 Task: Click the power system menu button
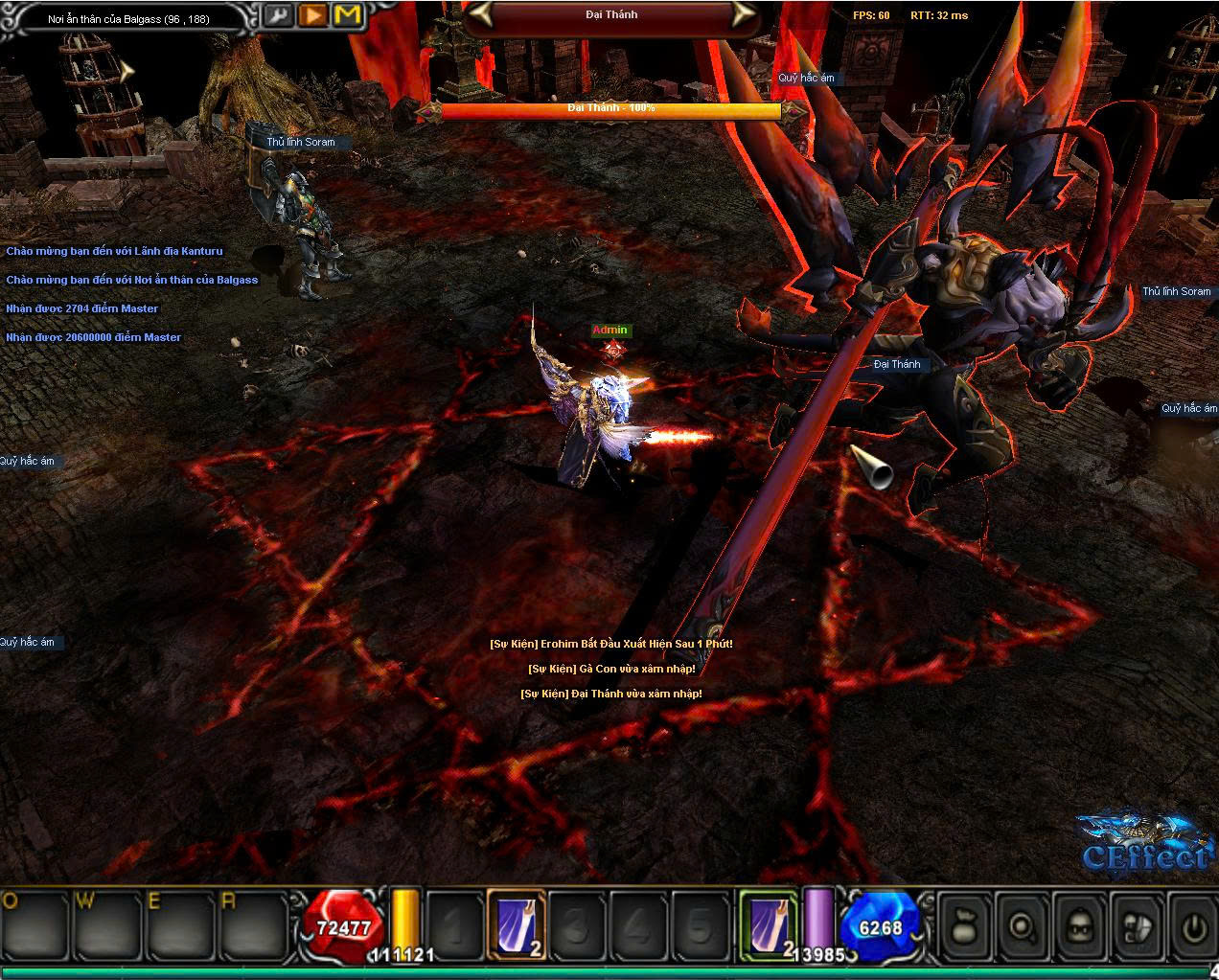[x=1194, y=926]
